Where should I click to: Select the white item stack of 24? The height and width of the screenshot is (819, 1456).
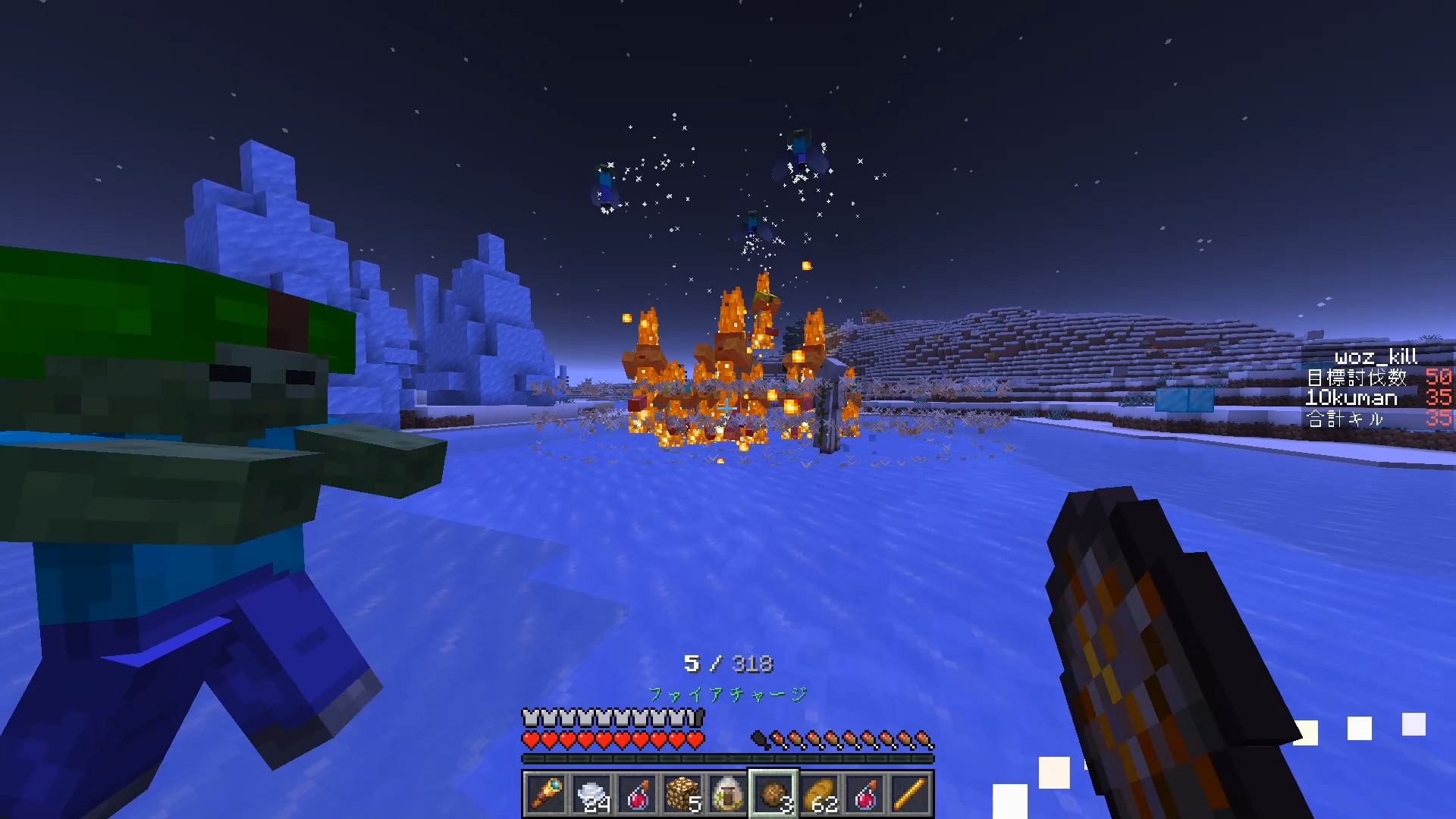[591, 794]
